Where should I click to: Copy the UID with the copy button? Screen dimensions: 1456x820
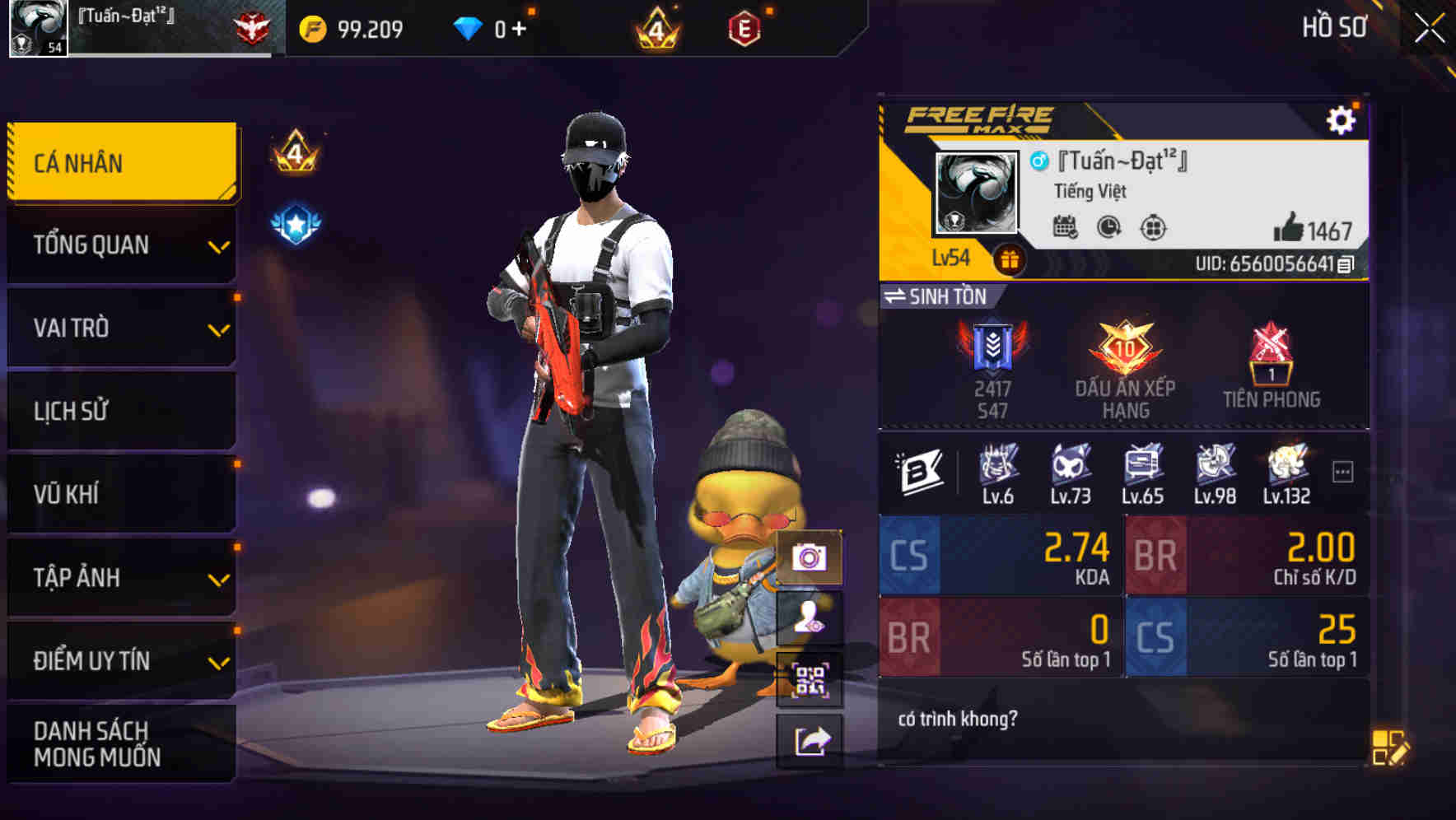(x=1346, y=266)
